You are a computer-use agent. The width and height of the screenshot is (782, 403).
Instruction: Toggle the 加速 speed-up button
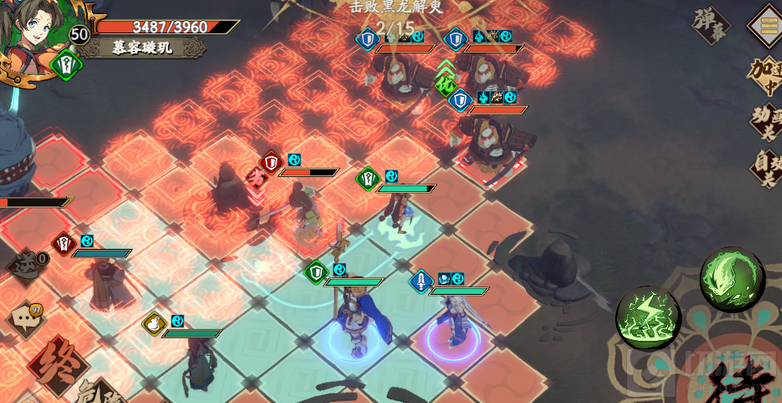765,73
